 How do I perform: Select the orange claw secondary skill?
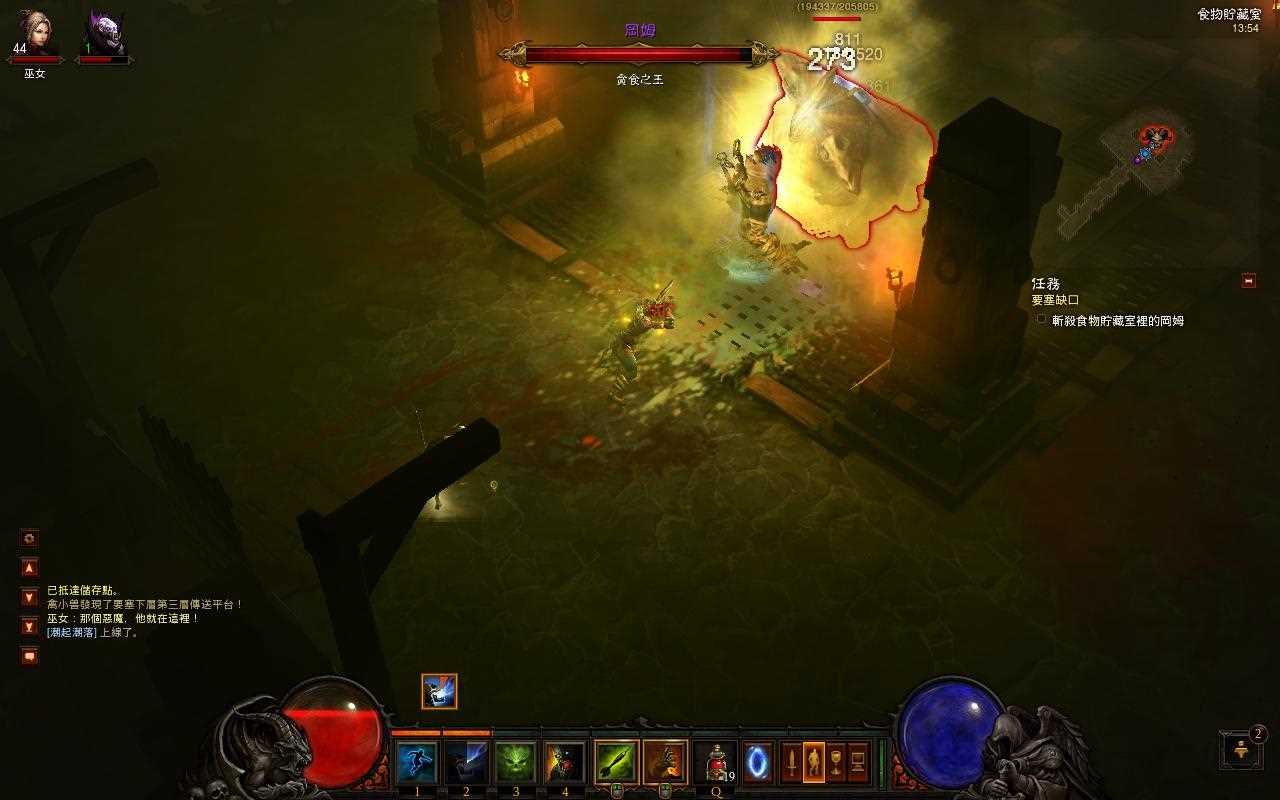click(664, 763)
